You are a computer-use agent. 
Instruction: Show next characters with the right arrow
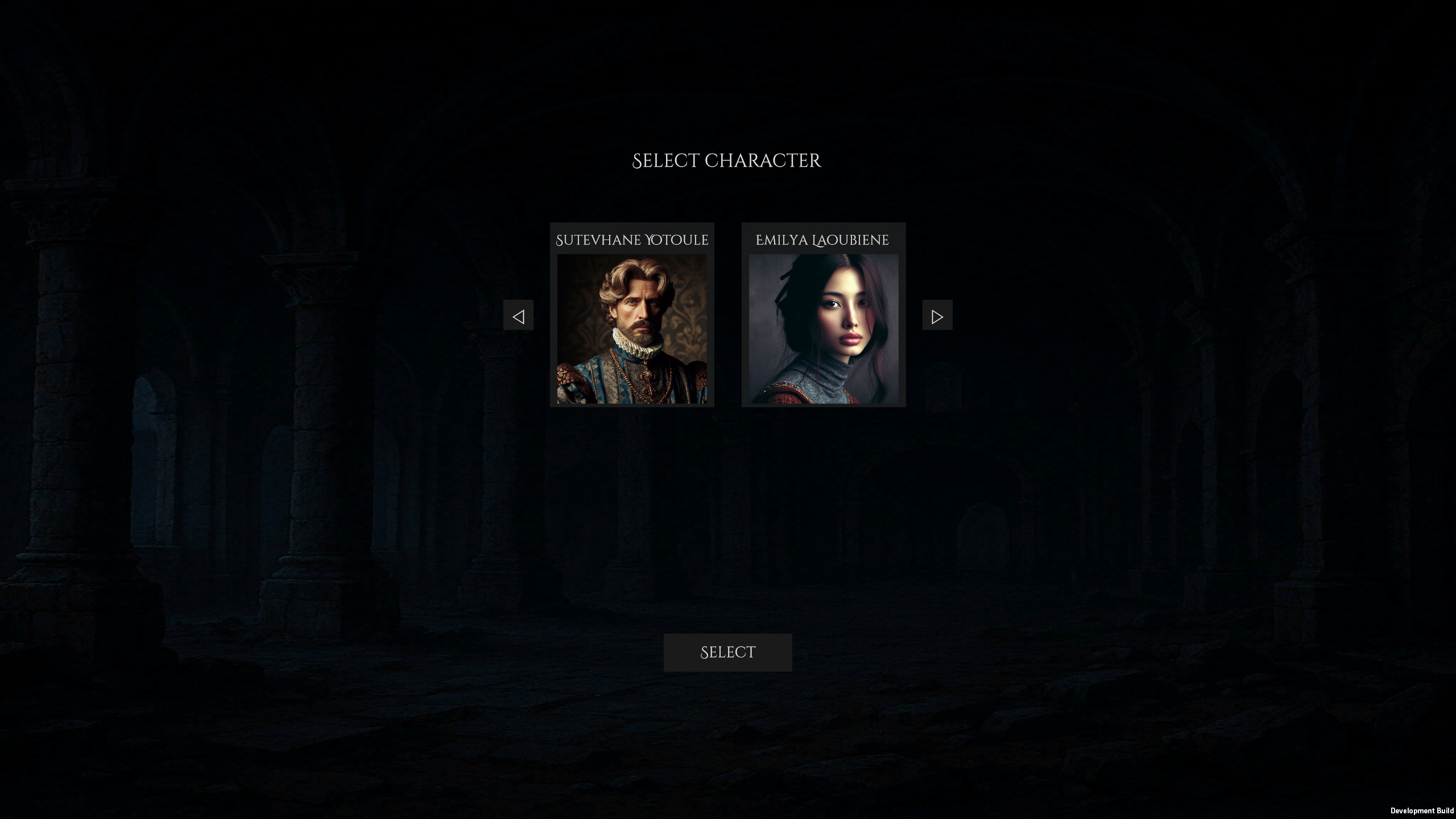pos(937,316)
